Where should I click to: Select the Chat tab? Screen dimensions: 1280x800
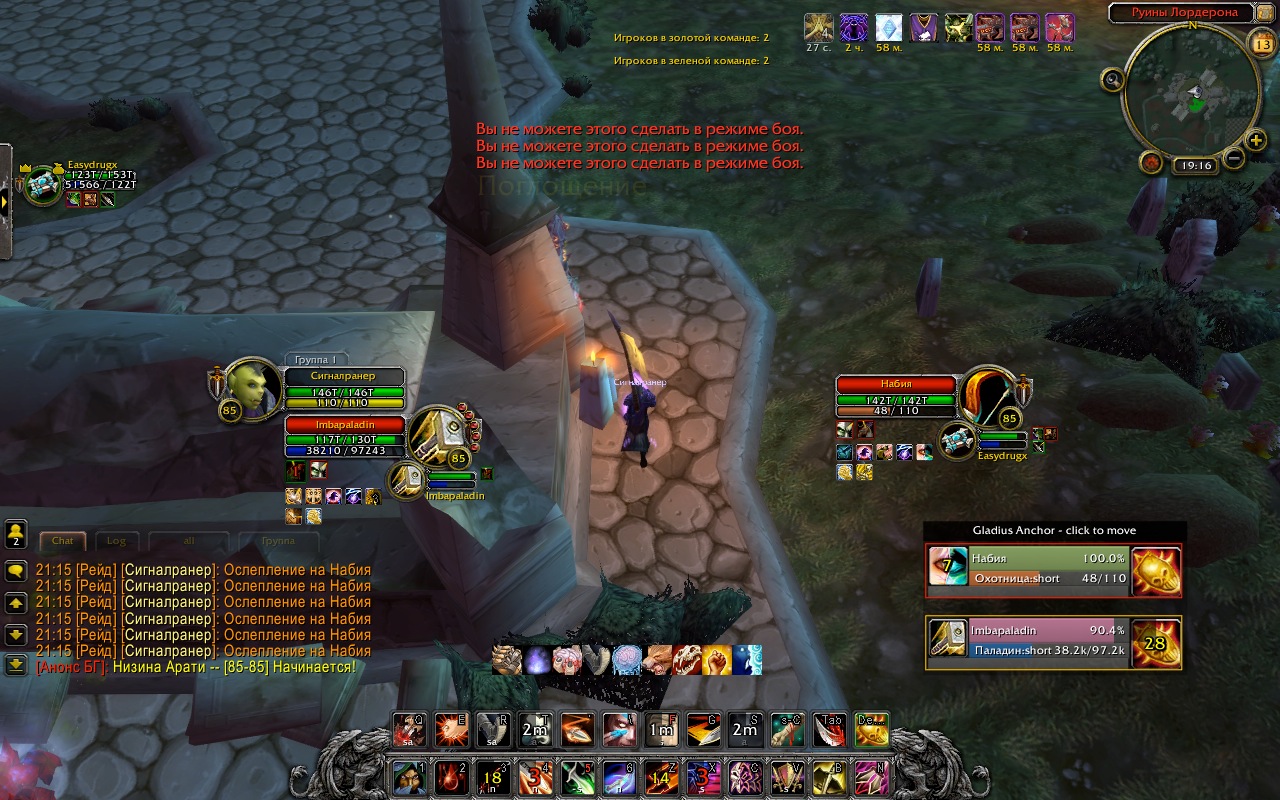(x=63, y=541)
